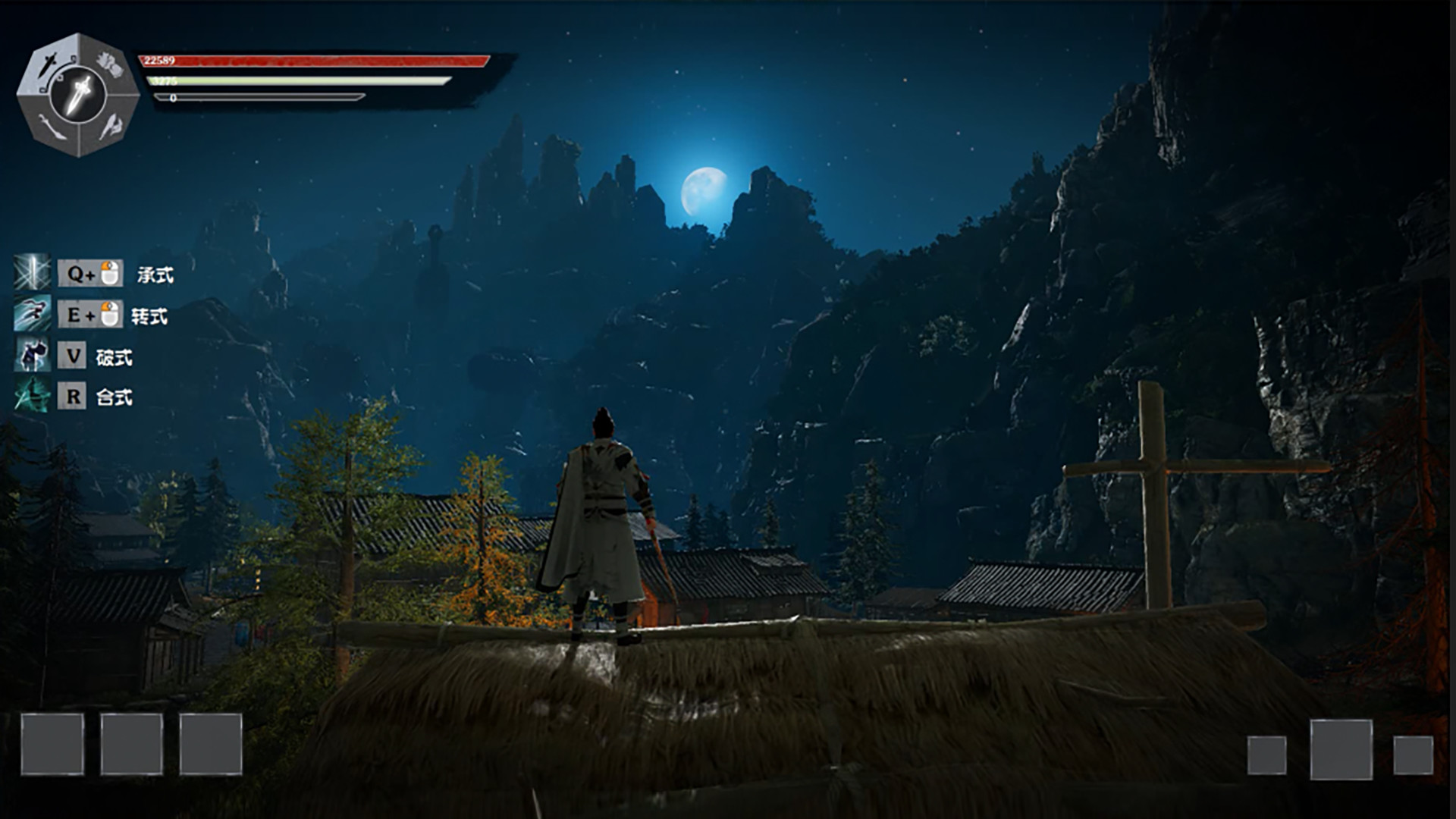Viewport: 1456px width, 819px height.
Task: Switch to the gauntlet fist weapon
Action: point(111,65)
